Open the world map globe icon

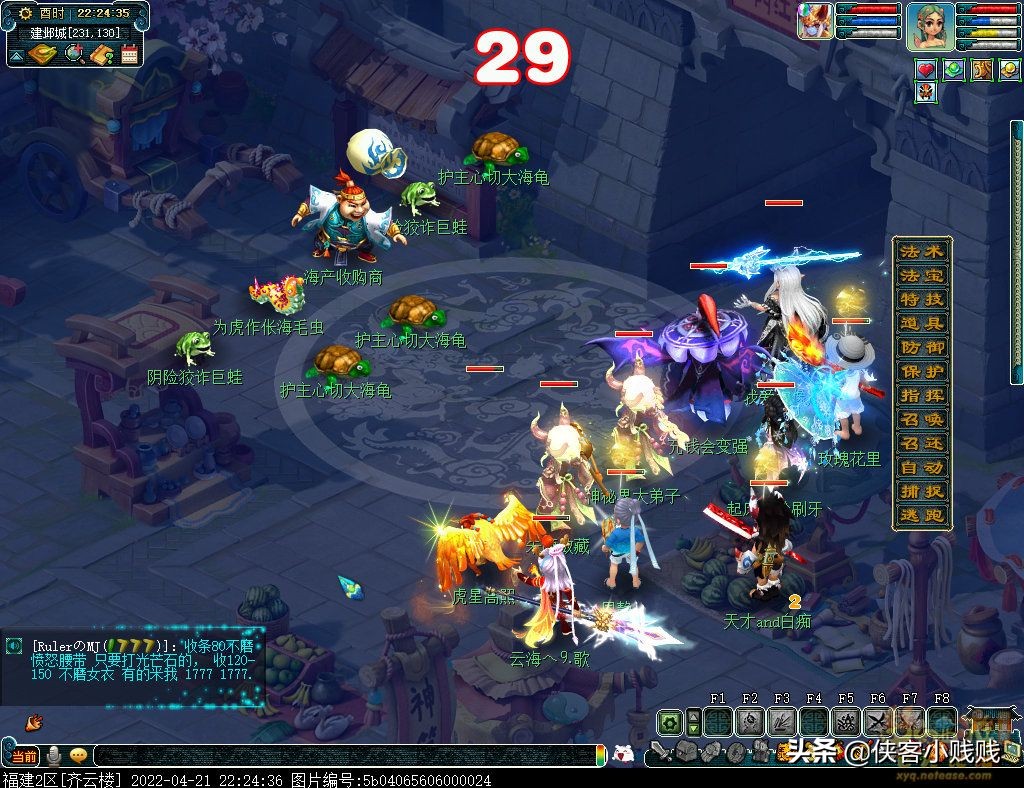(73, 54)
